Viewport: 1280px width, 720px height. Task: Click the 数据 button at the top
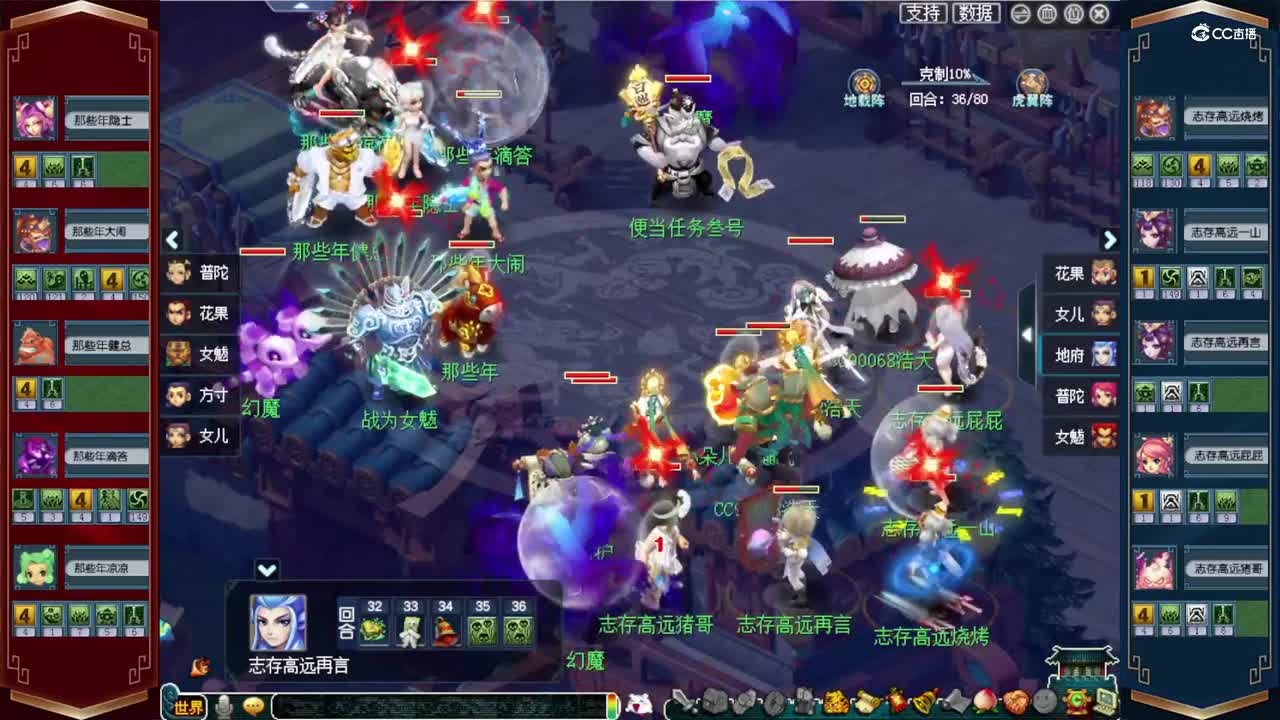pos(975,14)
